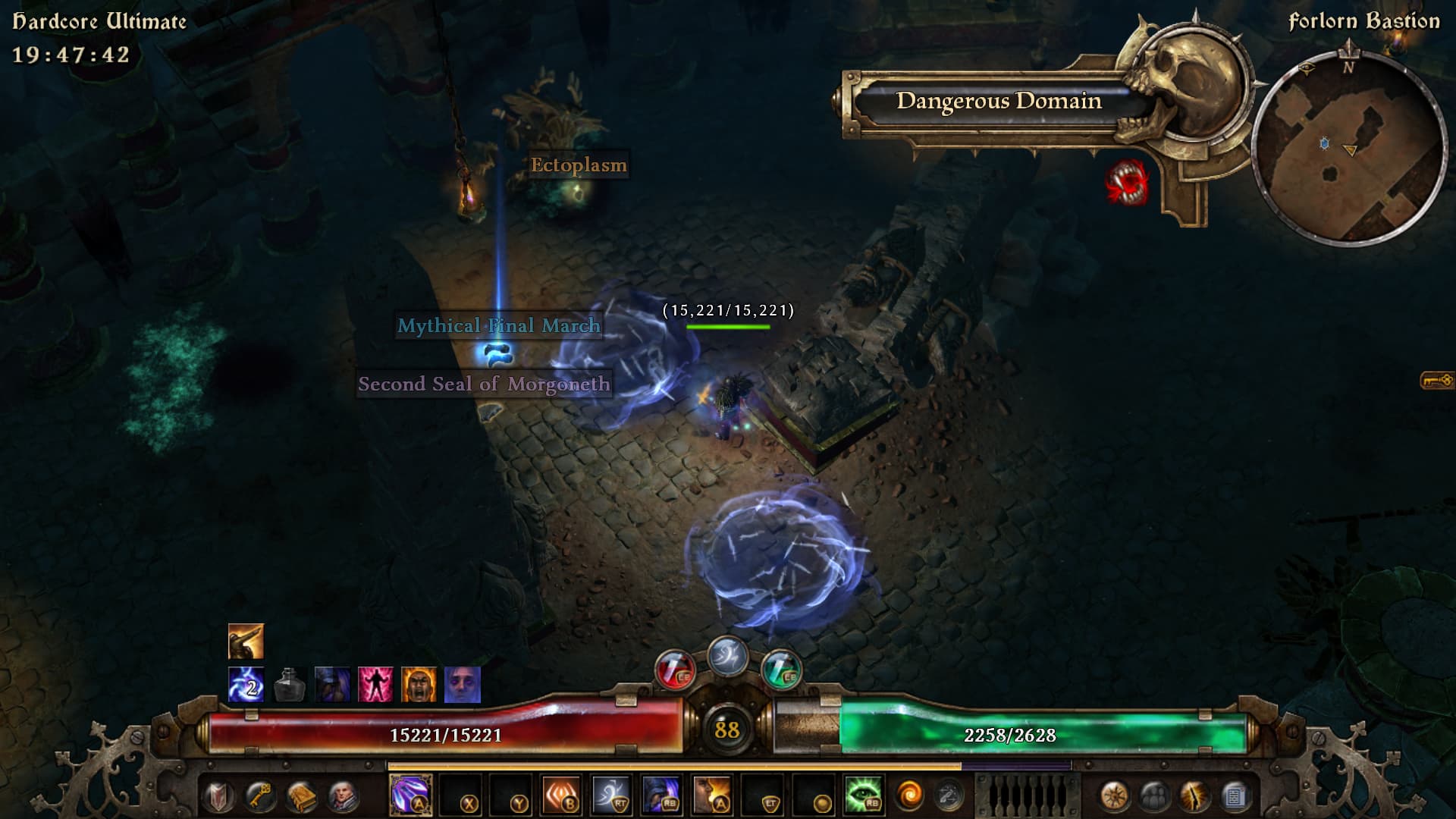Use the shouting warrior war cry skill

(712, 795)
